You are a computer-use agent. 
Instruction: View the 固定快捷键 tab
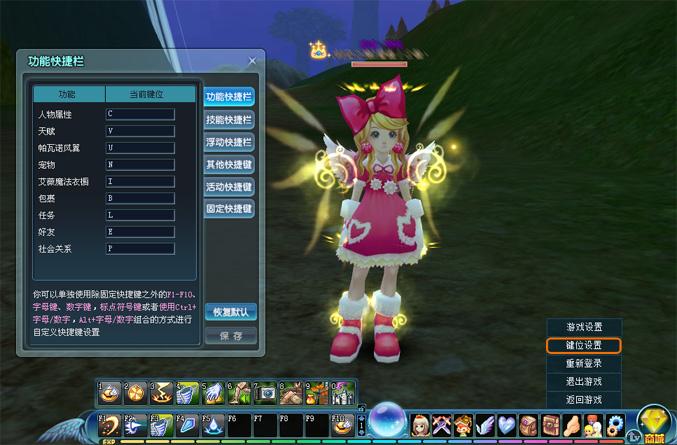[229, 209]
